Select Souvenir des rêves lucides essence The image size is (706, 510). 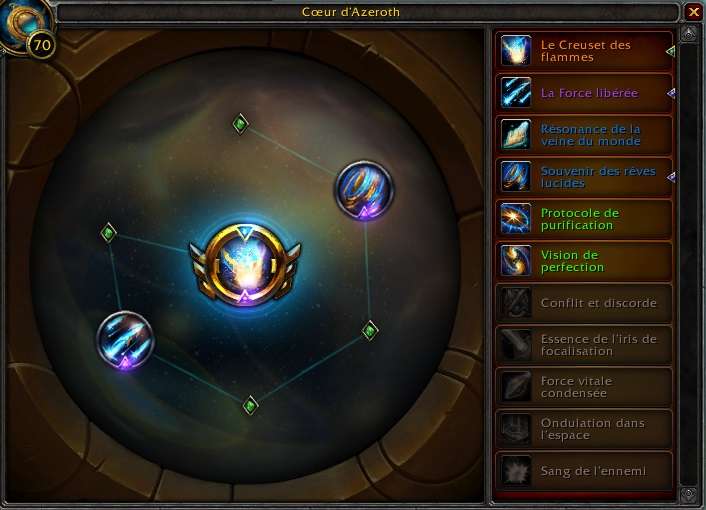(x=583, y=177)
